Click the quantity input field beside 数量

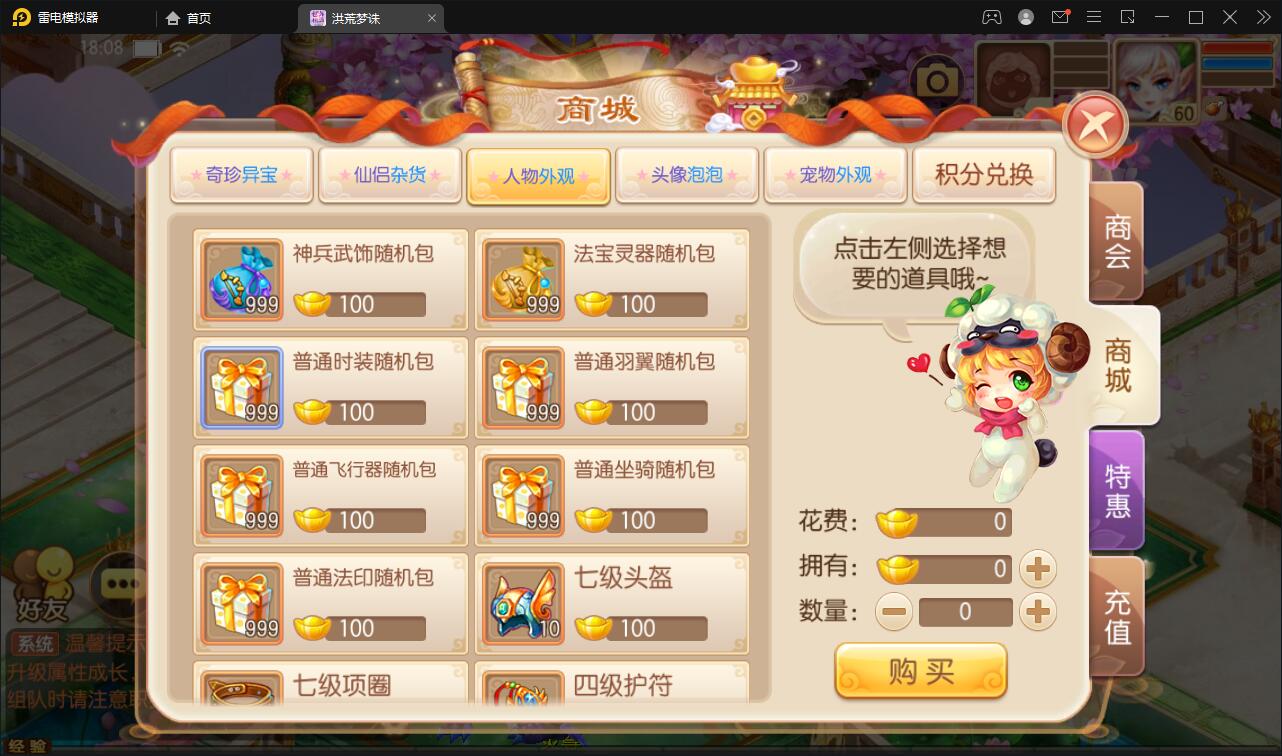click(966, 612)
